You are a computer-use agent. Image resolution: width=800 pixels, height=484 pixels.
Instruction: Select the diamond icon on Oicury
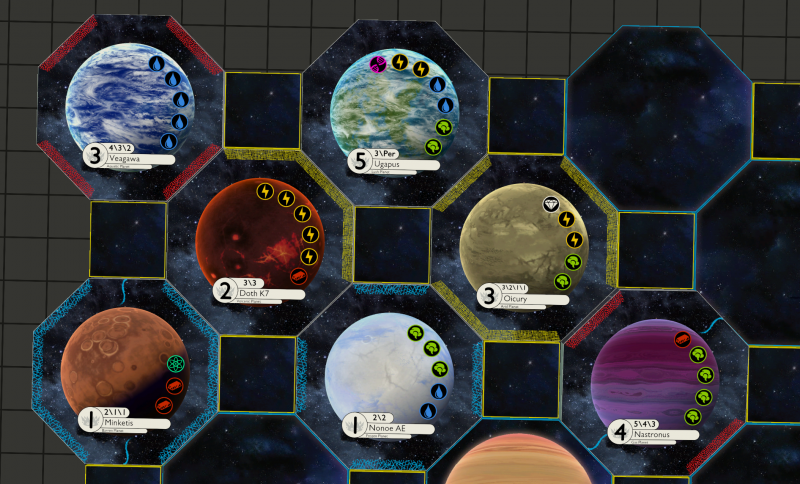coord(551,204)
